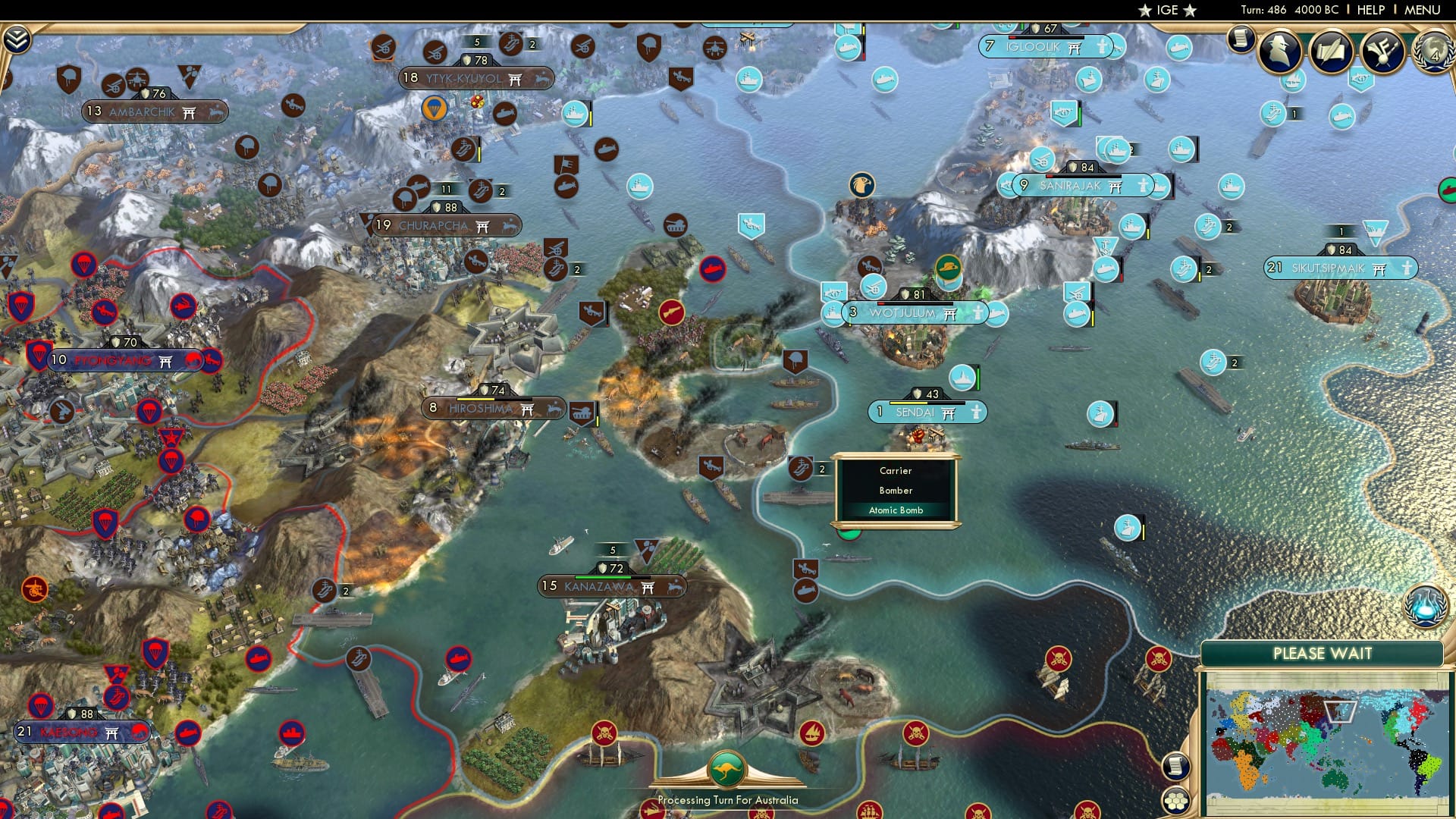Open the Culture overview paintbrush icon
Viewport: 1456px width, 819px height.
coord(1382,52)
